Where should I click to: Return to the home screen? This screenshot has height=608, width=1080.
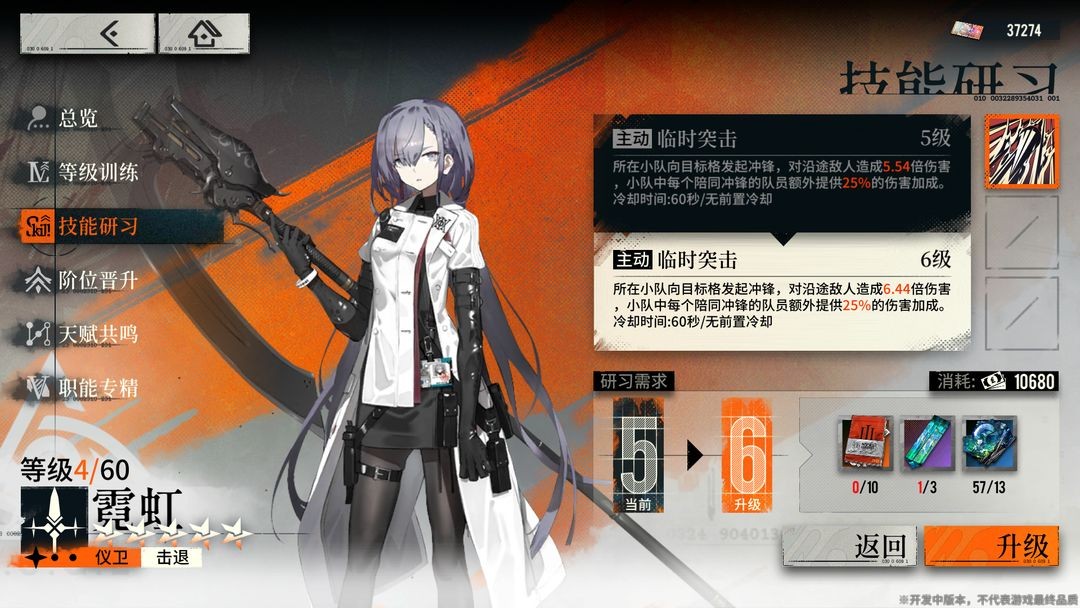coord(204,34)
